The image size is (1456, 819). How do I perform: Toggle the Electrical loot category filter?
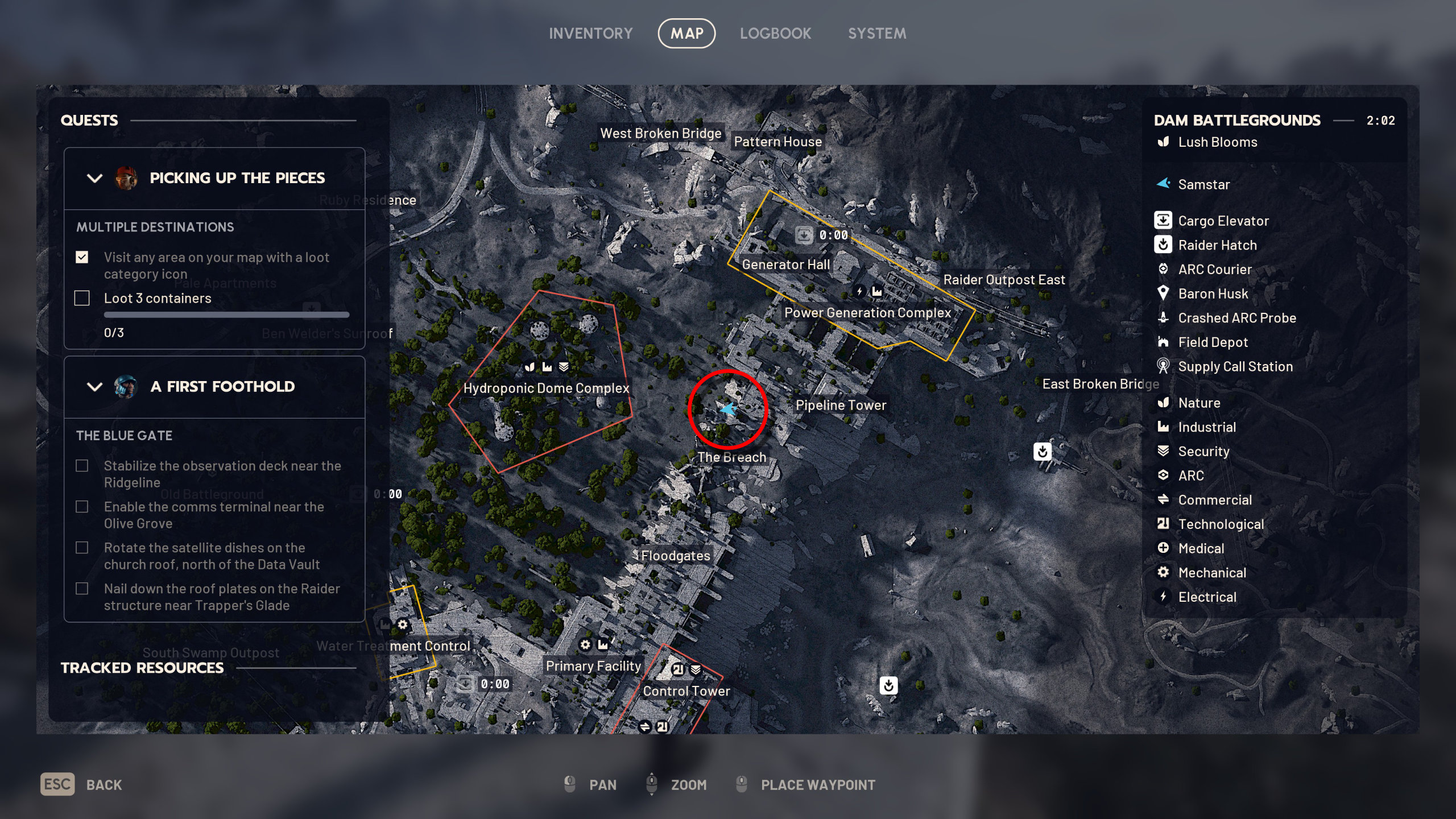coord(1207,597)
